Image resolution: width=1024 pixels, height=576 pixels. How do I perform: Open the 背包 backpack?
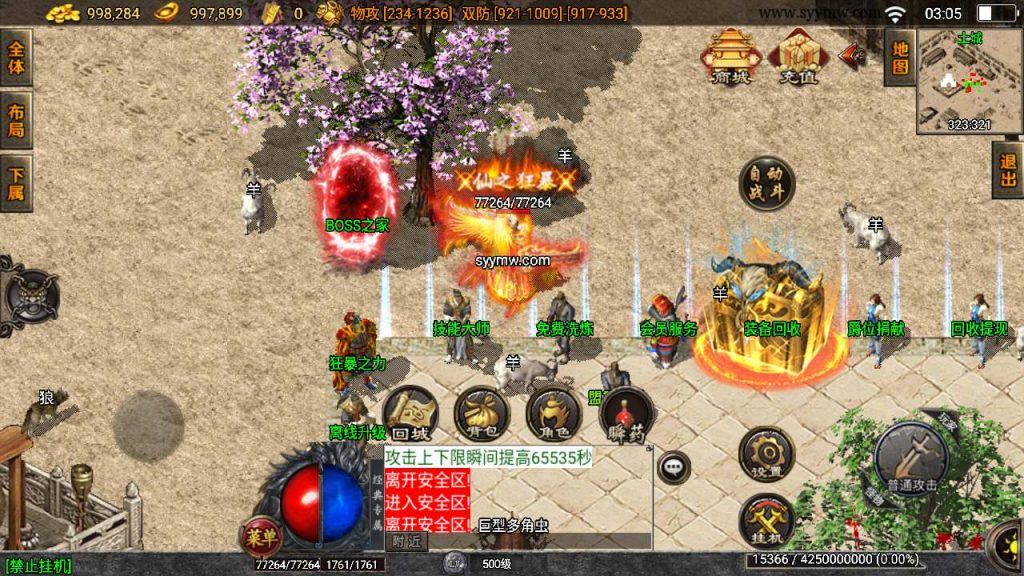[x=482, y=415]
